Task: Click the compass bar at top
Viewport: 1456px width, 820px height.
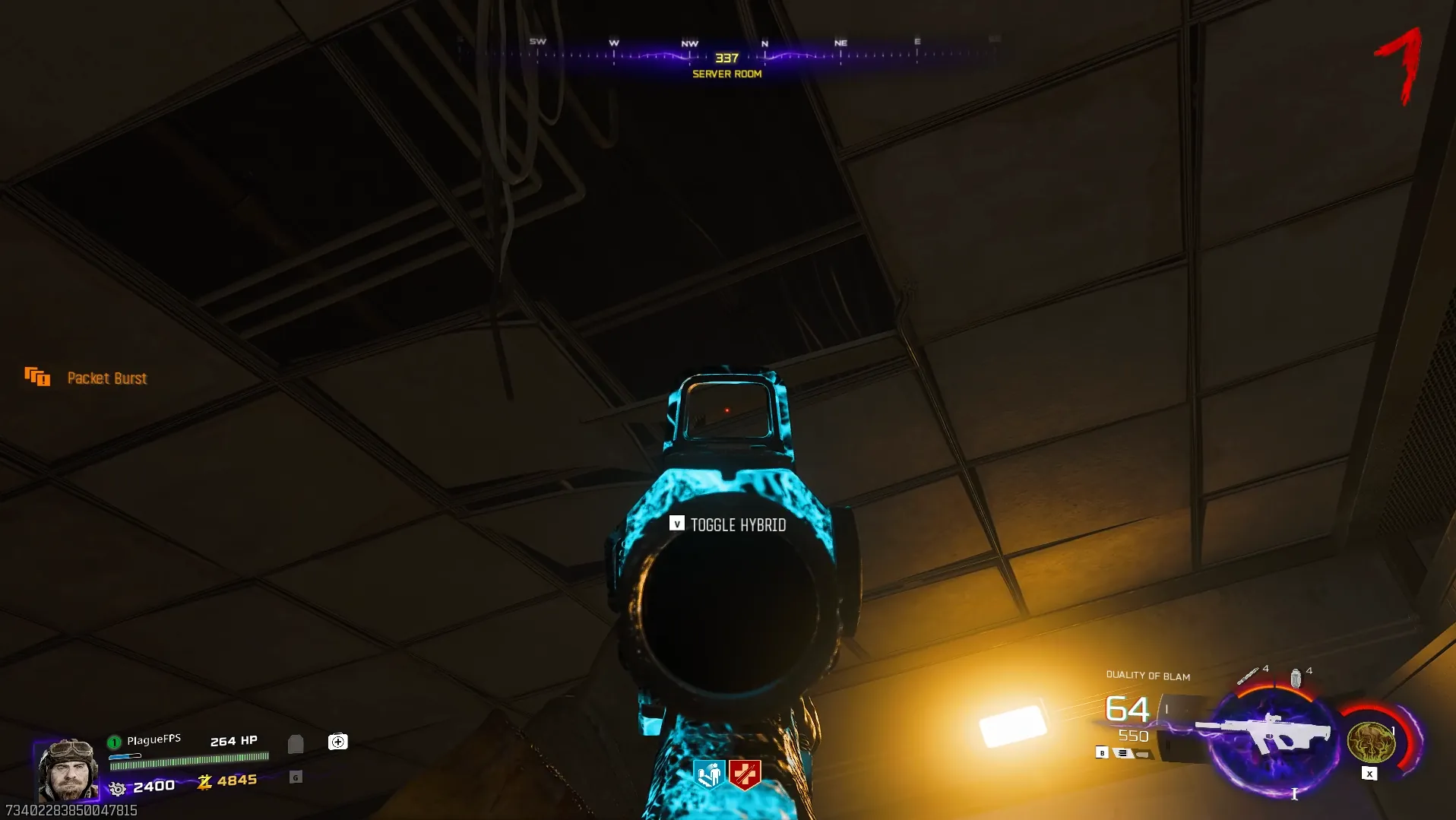Action: [x=726, y=55]
